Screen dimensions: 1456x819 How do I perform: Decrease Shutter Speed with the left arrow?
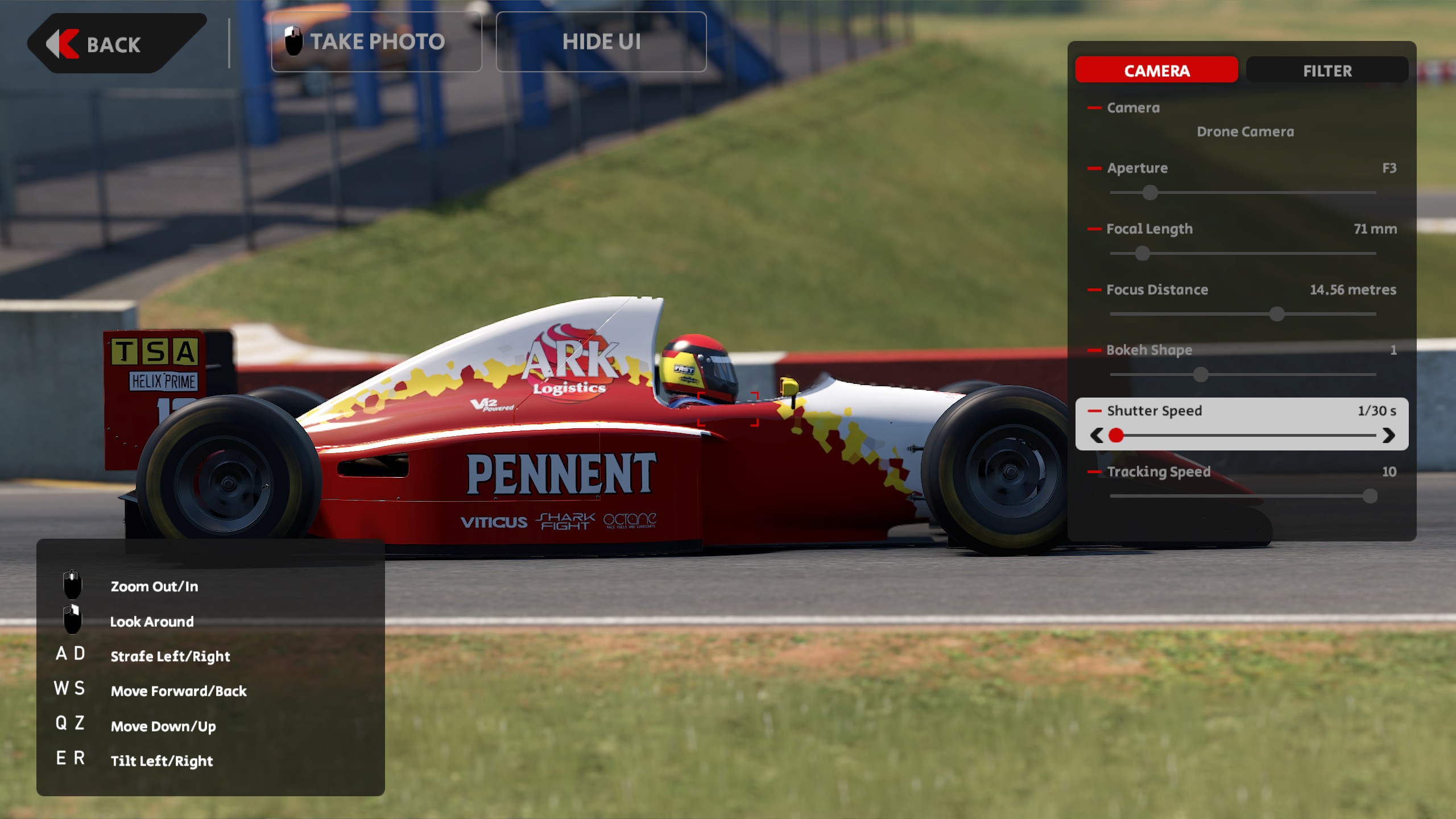pyautogui.click(x=1097, y=436)
